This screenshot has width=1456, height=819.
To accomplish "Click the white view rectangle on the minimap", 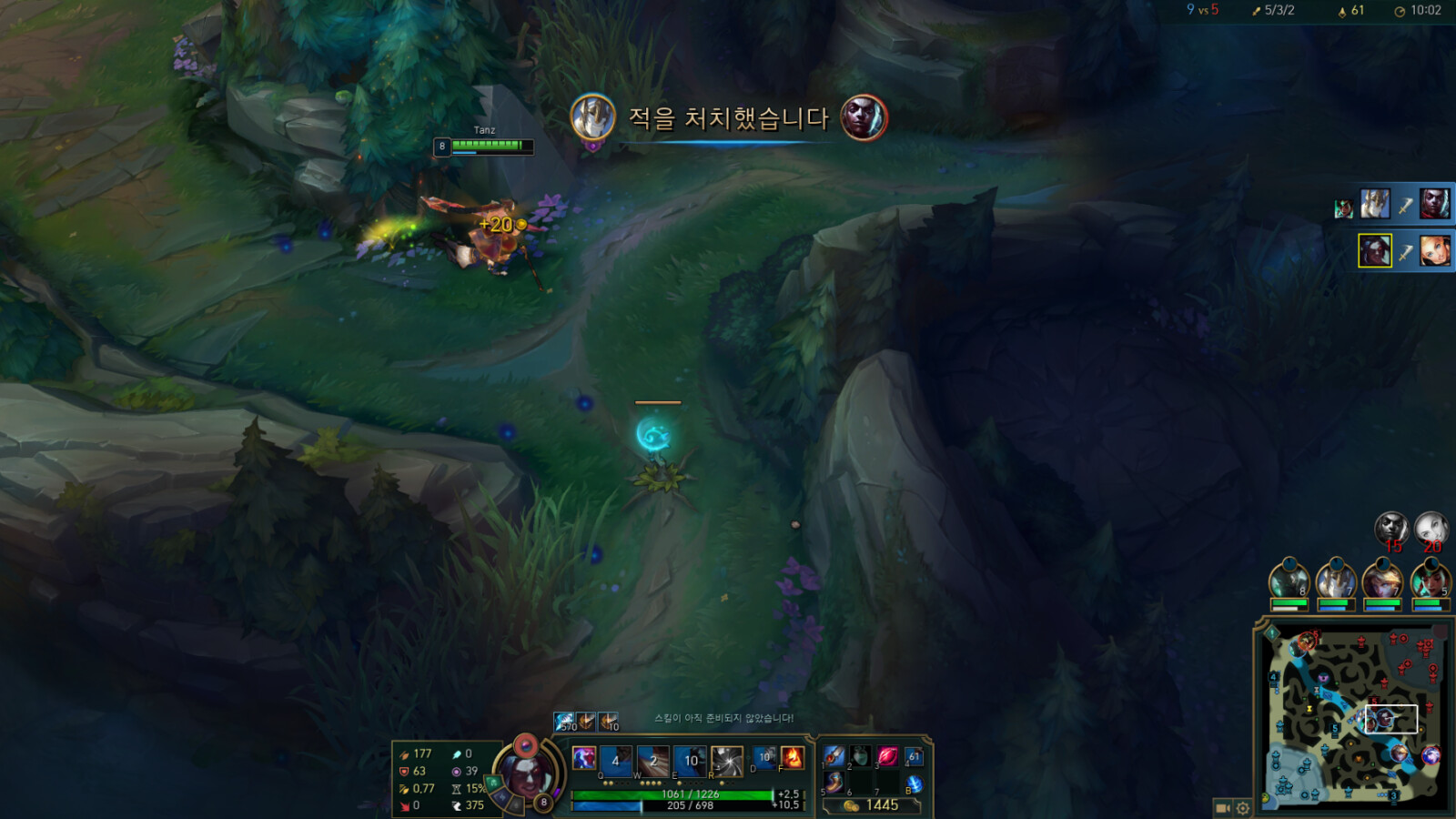I will coord(1390,717).
